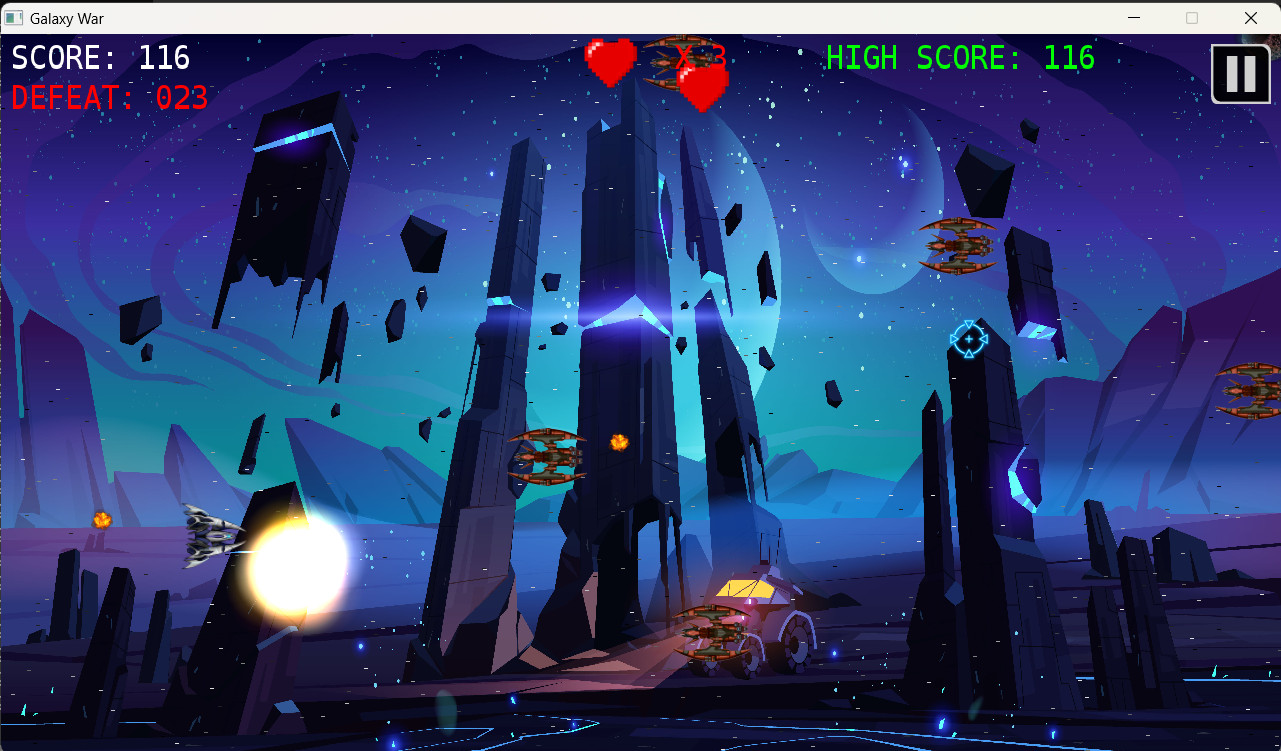Click the enemy saucer on the right side
1281x751 pixels.
957,245
